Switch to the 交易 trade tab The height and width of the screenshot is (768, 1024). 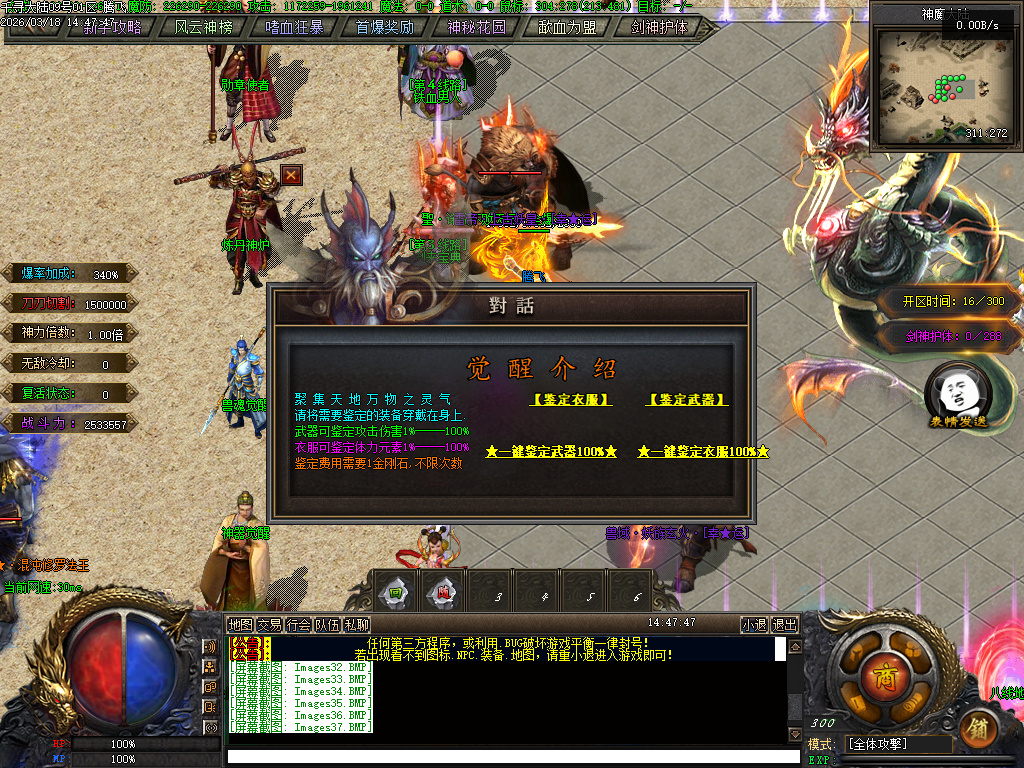pyautogui.click(x=269, y=625)
